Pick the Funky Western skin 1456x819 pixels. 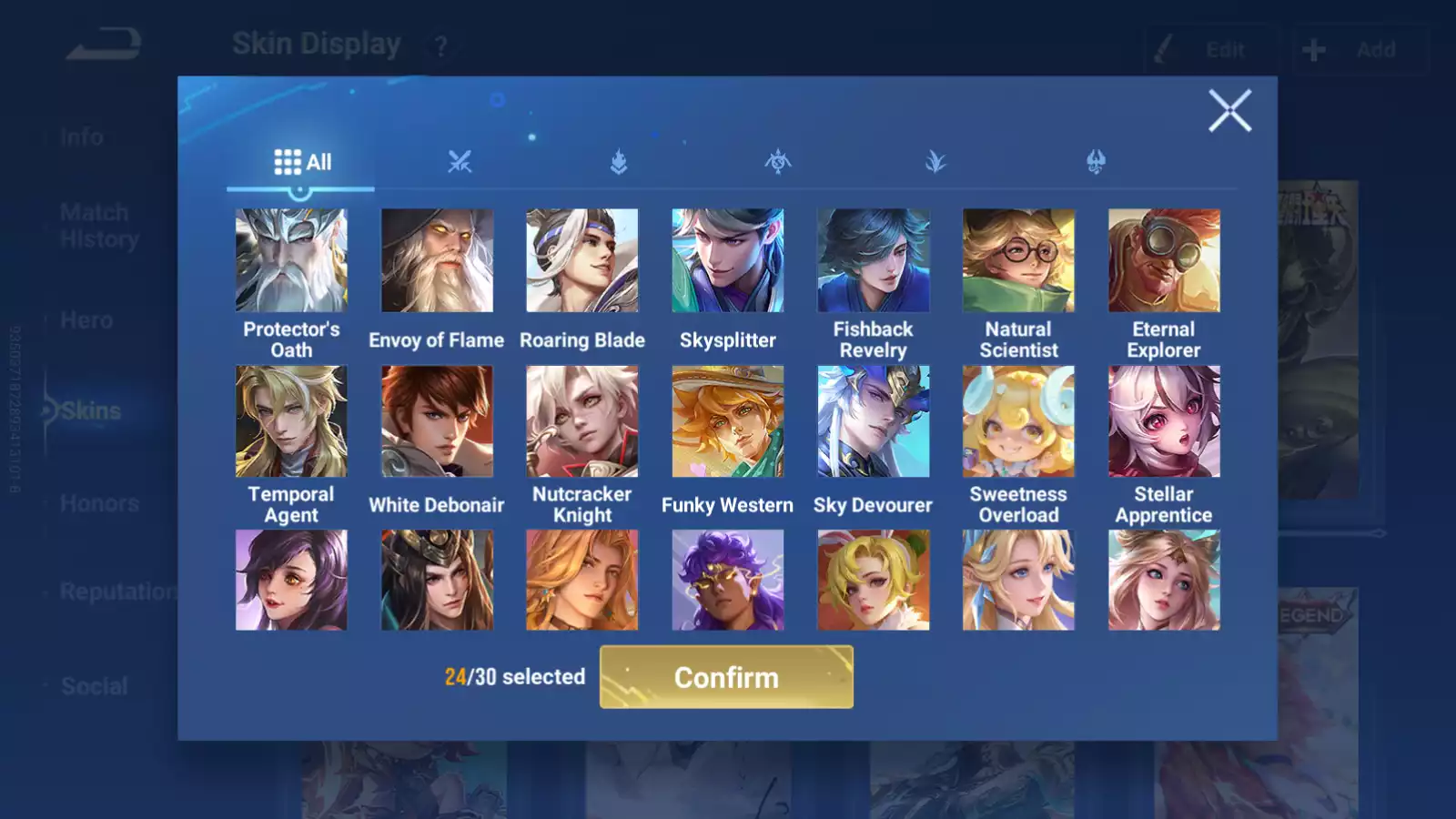pyautogui.click(x=728, y=421)
